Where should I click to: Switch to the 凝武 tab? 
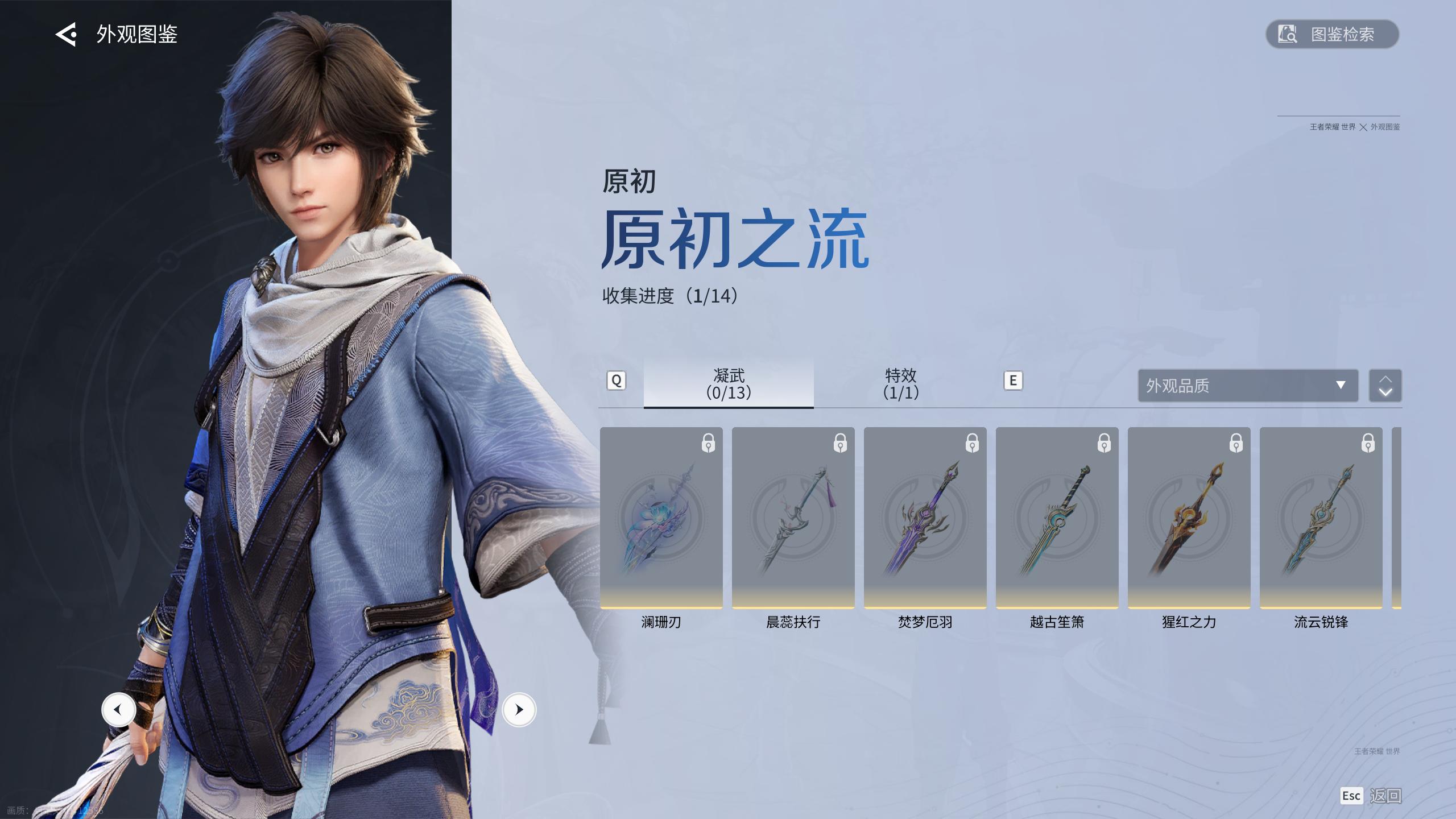coord(729,384)
